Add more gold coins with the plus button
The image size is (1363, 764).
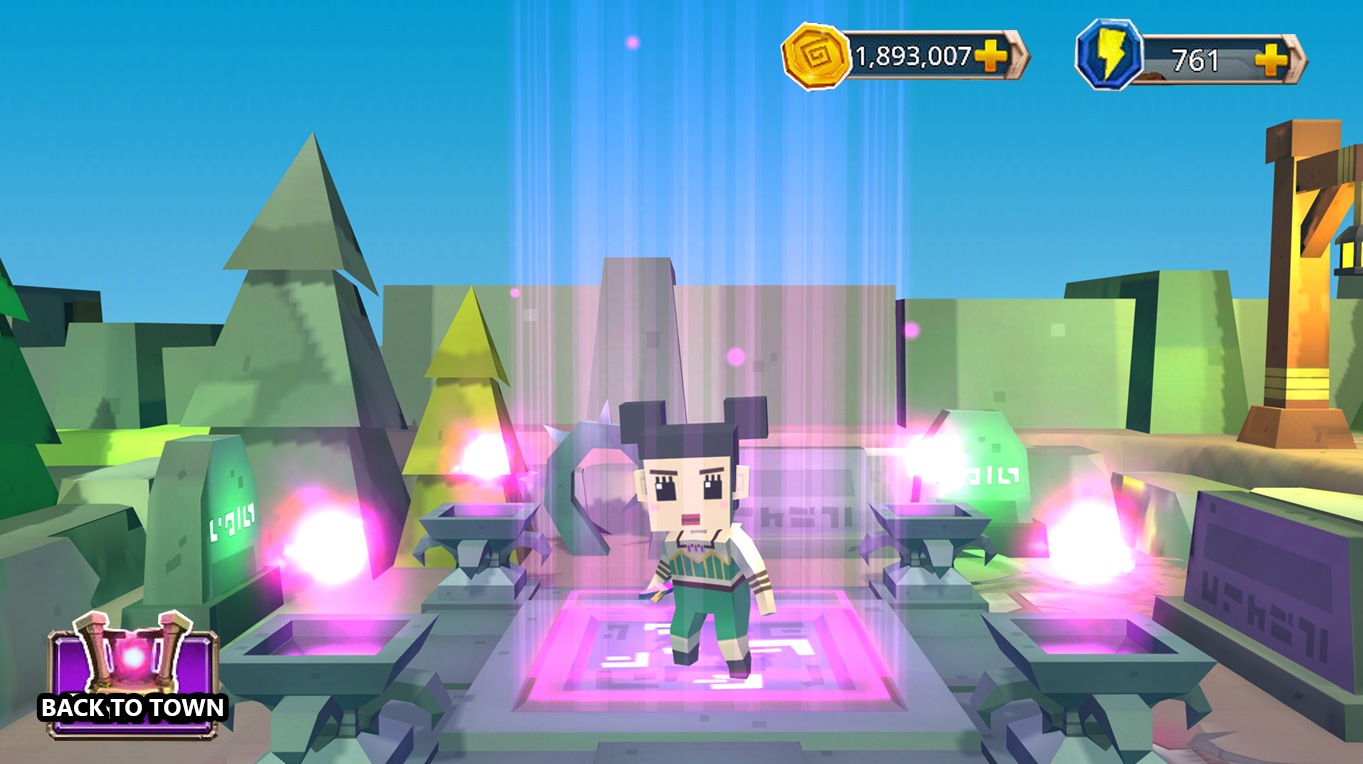tap(991, 57)
